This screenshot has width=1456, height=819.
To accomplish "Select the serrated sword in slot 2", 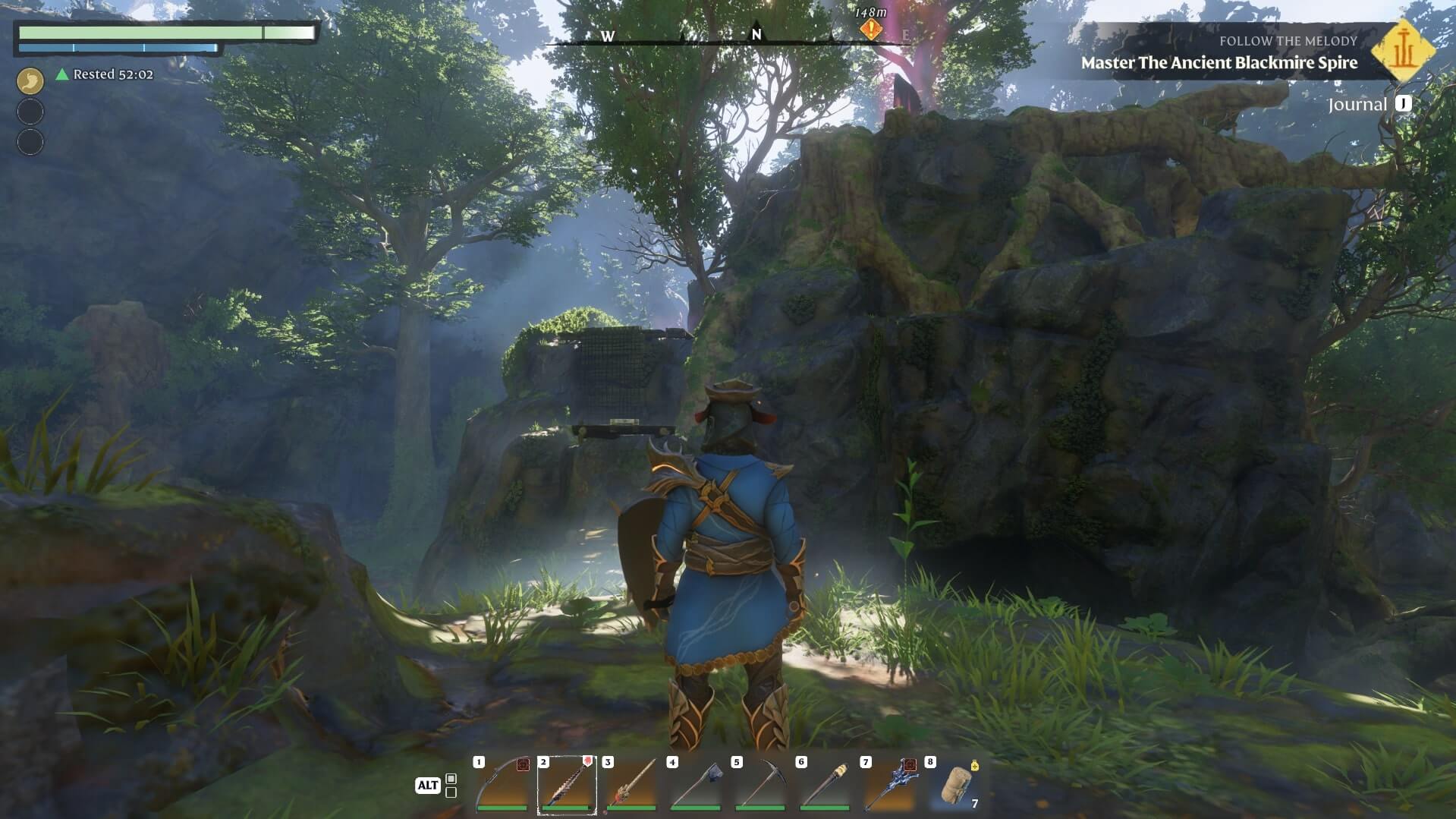I will tap(566, 785).
